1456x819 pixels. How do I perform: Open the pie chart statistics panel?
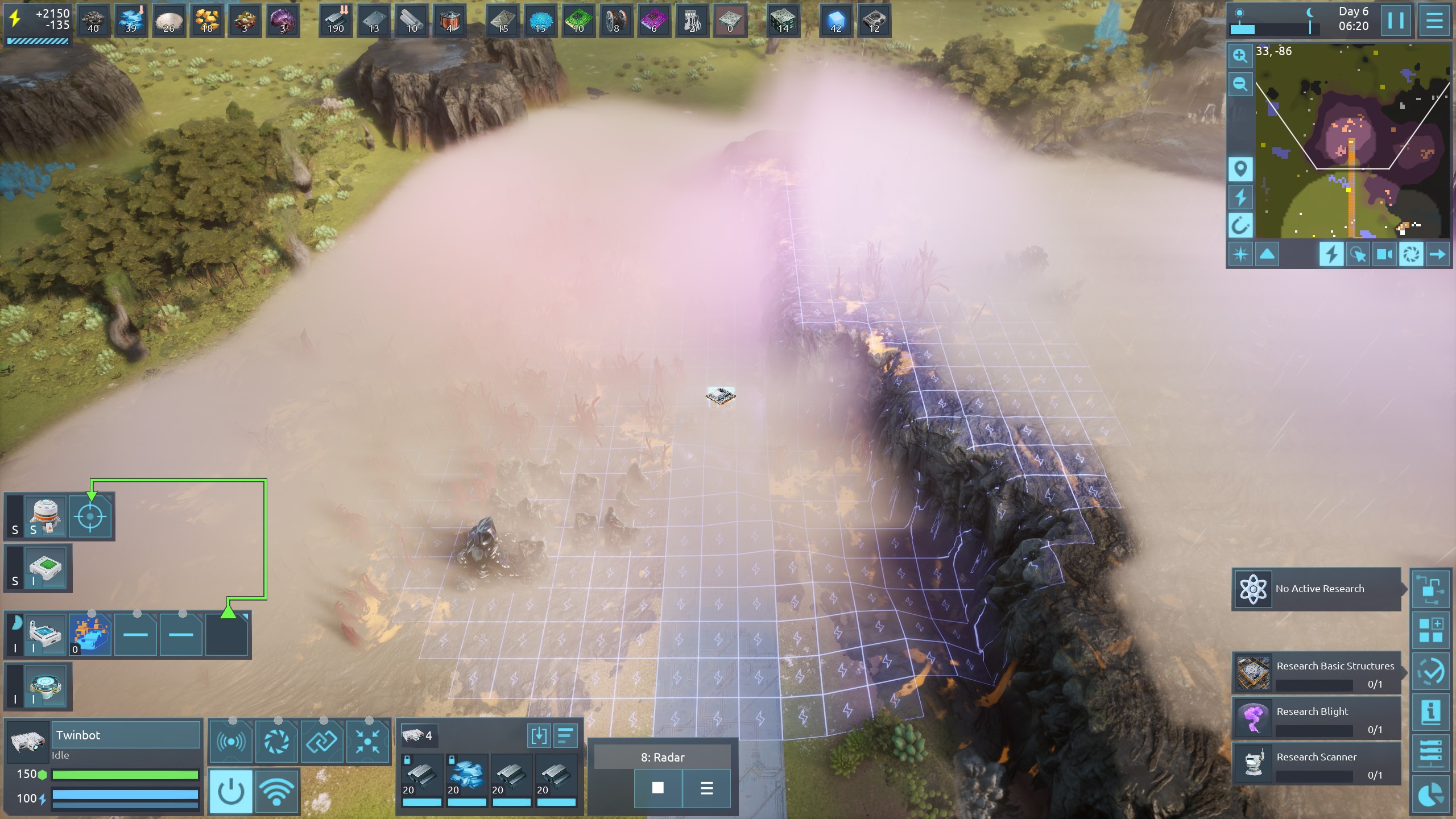tap(1431, 794)
